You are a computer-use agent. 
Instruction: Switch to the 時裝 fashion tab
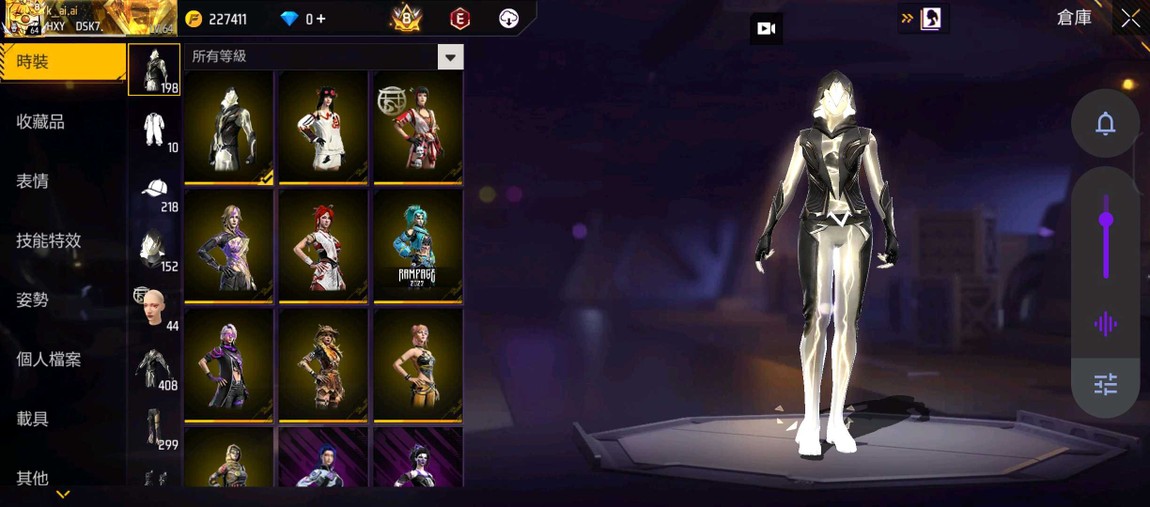62,62
